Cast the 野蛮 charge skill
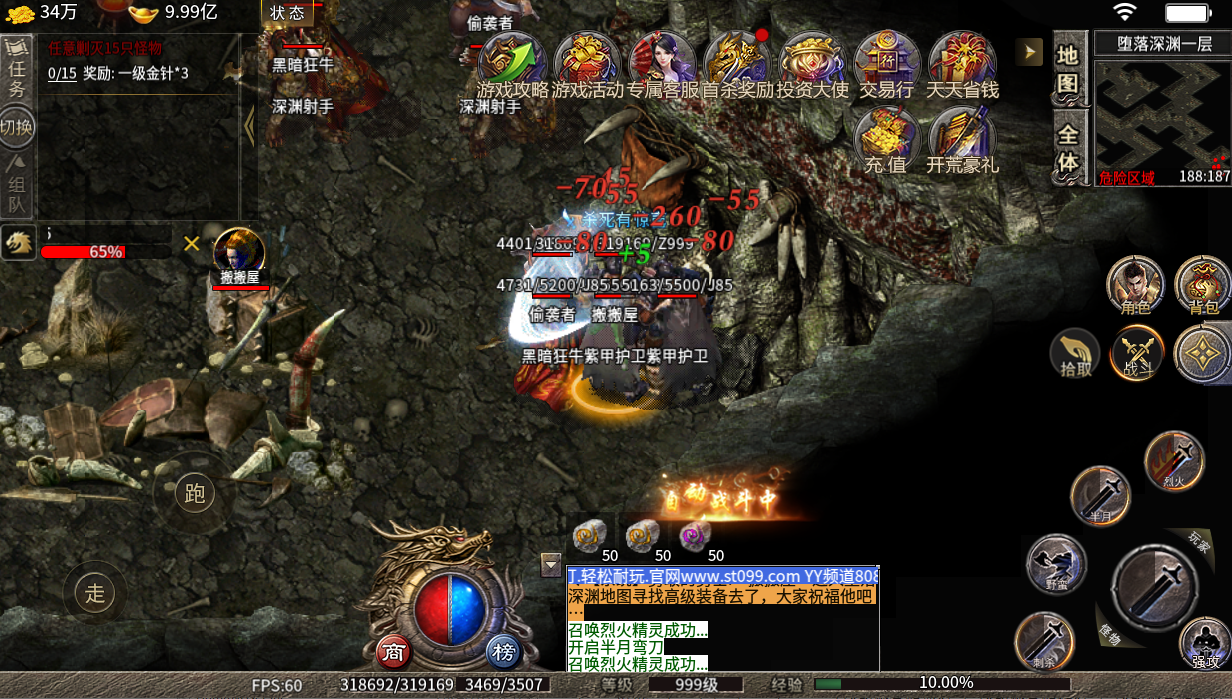This screenshot has width=1232, height=699. pyautogui.click(x=1056, y=563)
